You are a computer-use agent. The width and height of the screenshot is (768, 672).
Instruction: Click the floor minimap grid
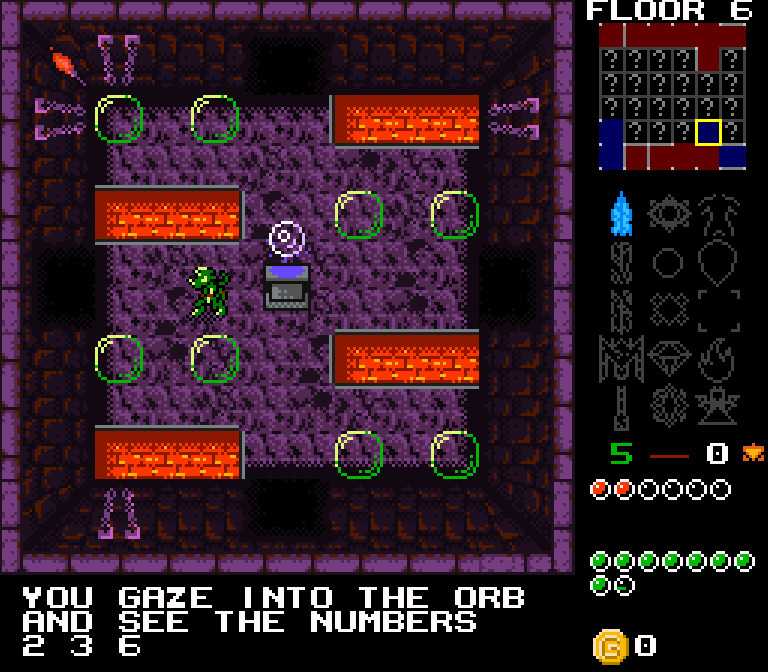point(672,96)
